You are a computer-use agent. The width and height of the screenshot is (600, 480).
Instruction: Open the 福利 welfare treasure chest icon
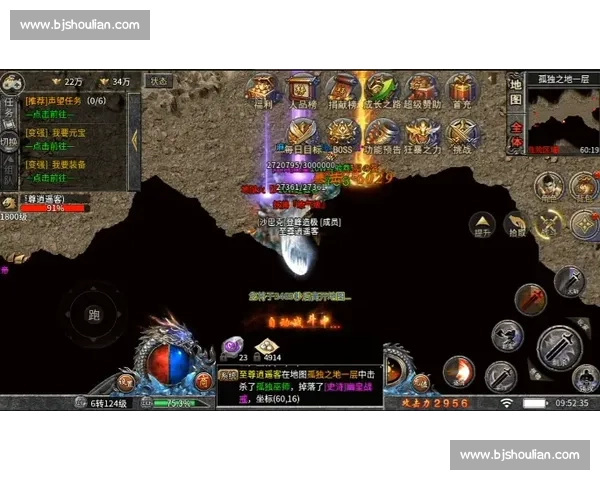tap(264, 86)
